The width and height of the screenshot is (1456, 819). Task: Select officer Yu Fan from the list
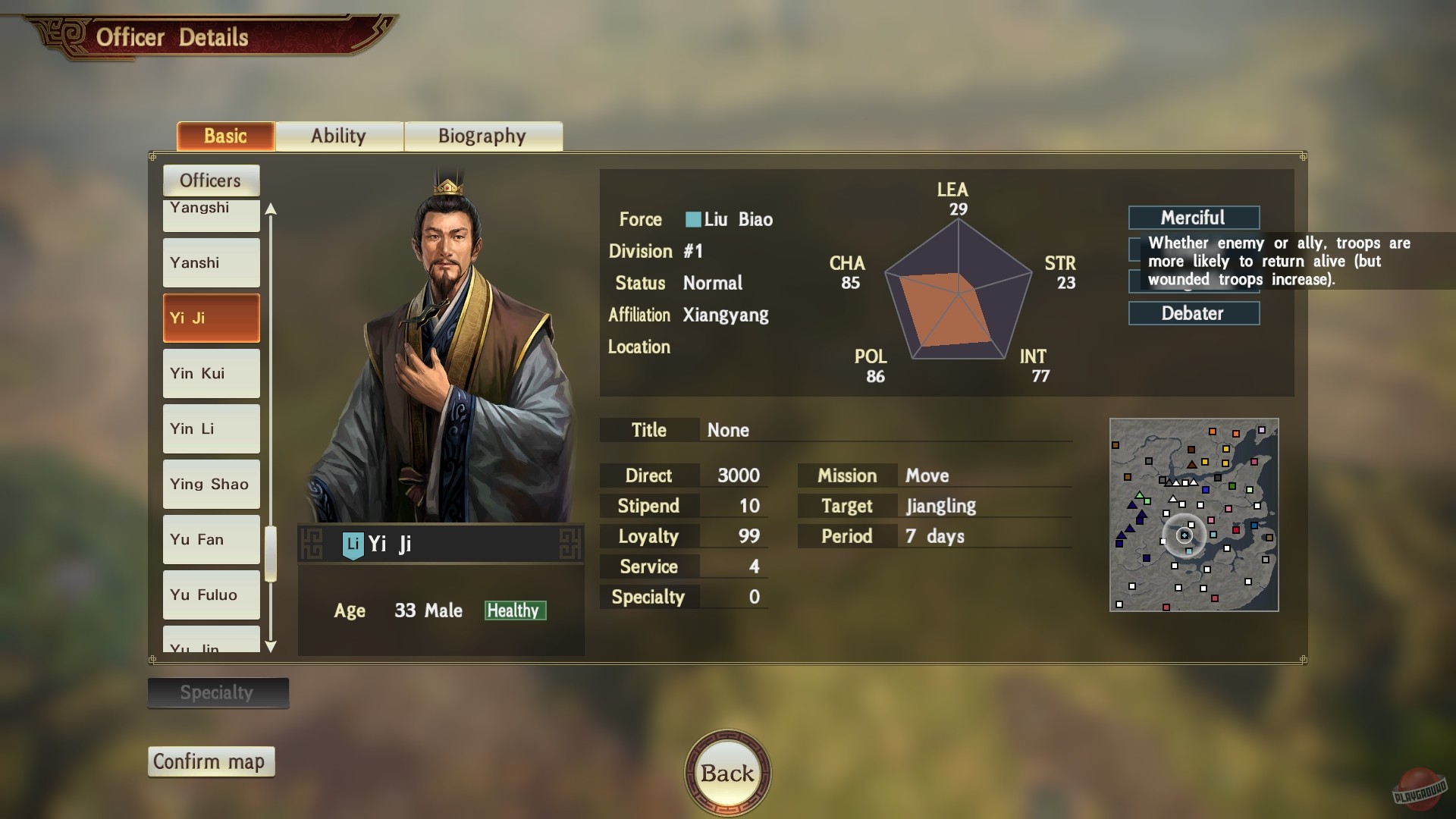point(211,539)
